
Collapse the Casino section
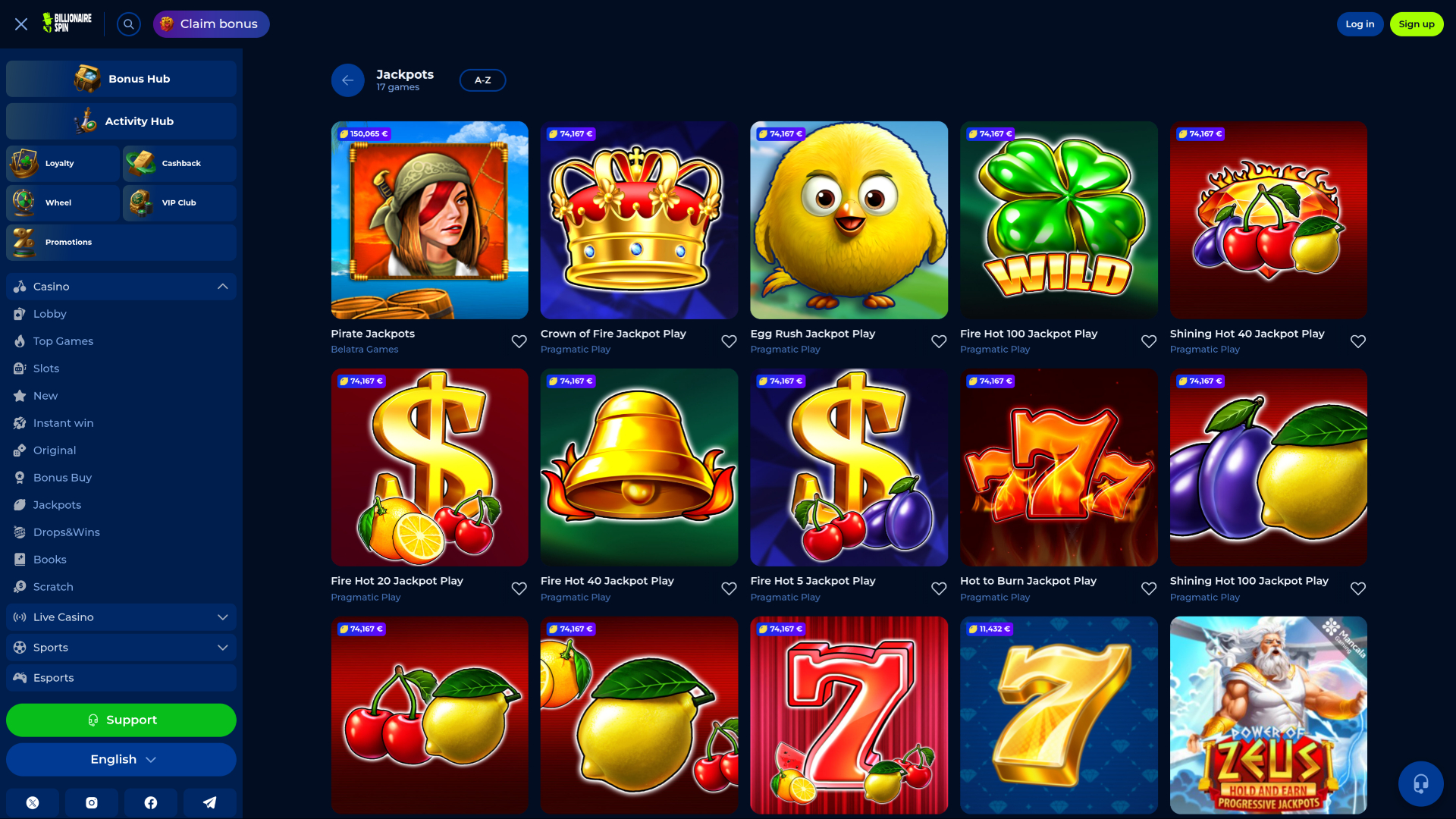222,286
